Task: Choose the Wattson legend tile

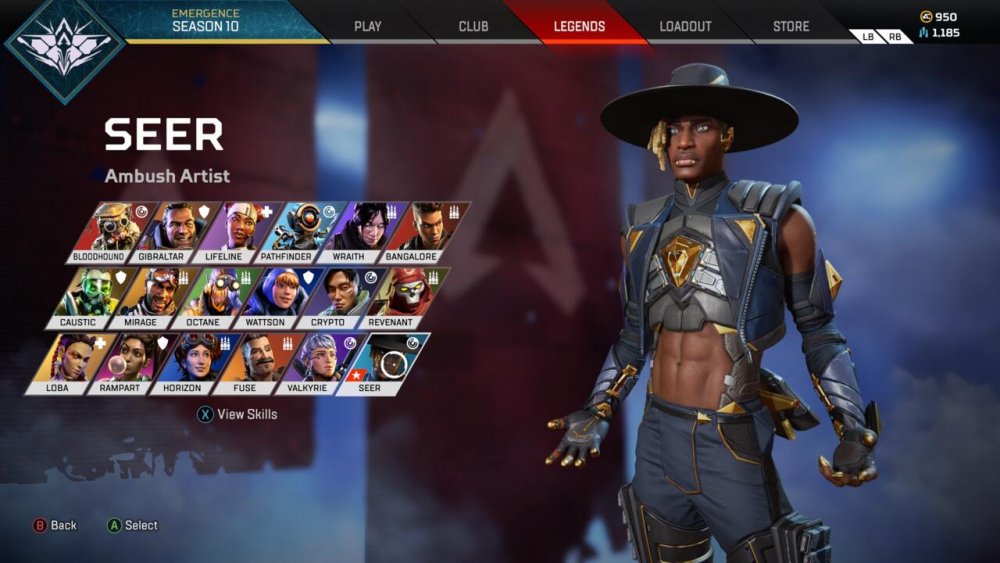Action: (271, 297)
